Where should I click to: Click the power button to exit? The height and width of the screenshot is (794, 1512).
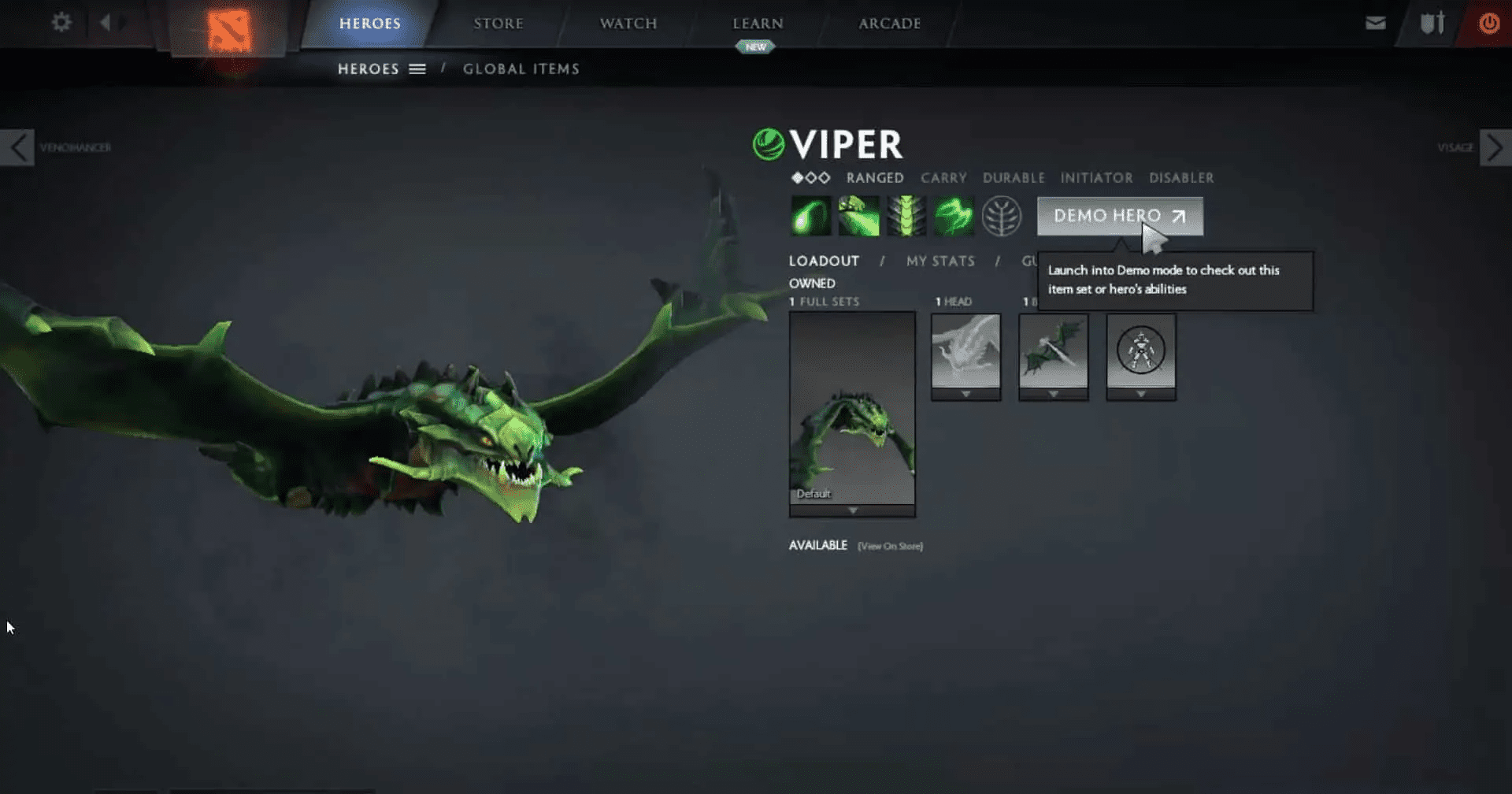pyautogui.click(x=1489, y=23)
